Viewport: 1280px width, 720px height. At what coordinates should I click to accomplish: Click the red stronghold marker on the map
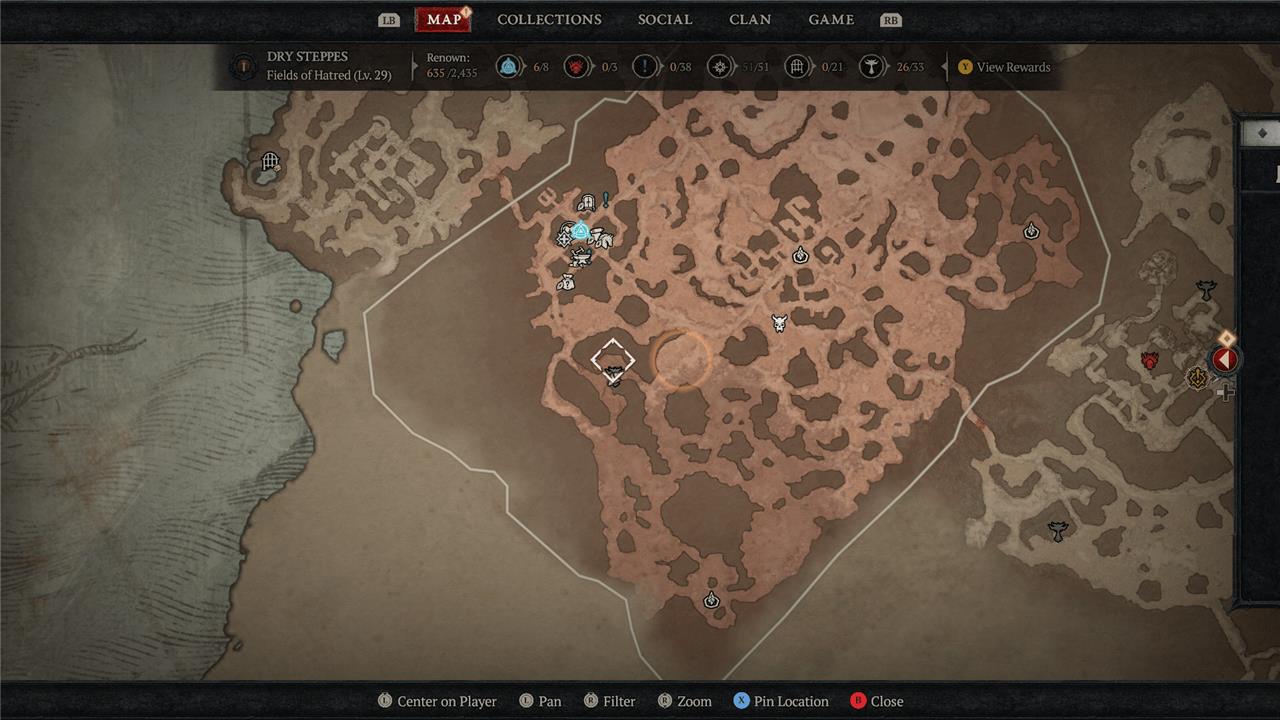coord(1150,360)
